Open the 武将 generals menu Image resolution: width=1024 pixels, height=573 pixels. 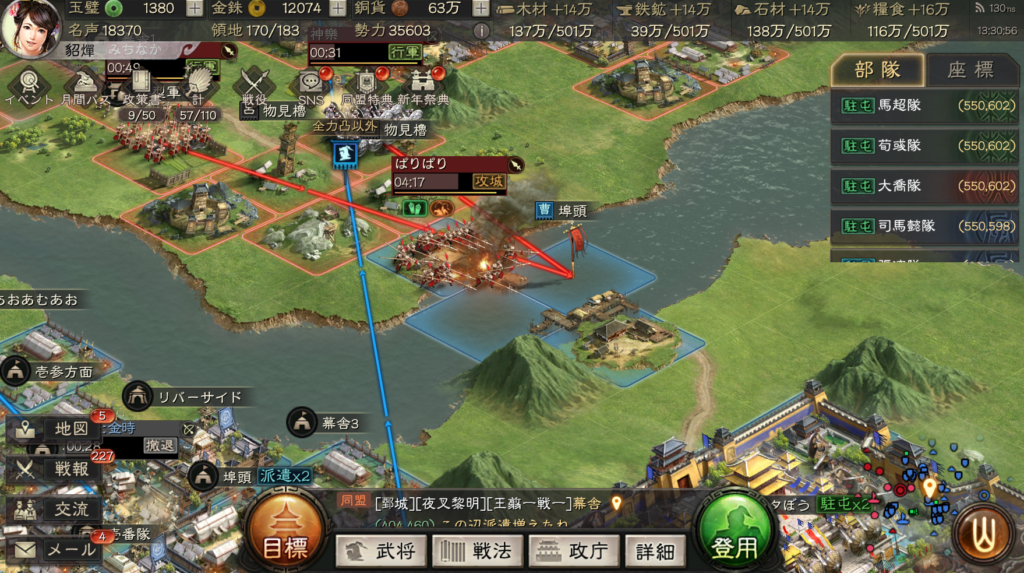[x=381, y=550]
